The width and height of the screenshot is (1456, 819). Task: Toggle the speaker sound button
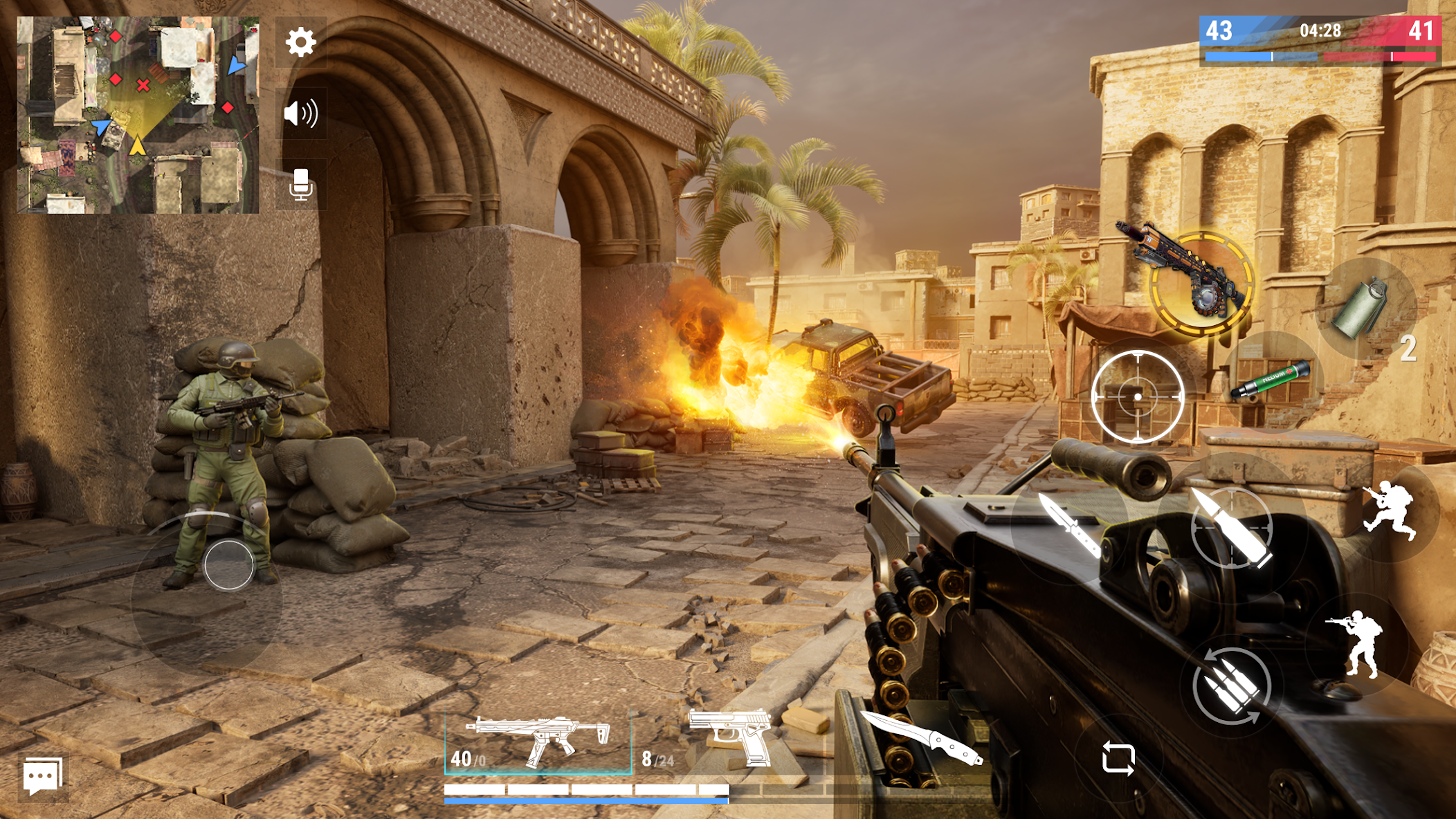300,113
